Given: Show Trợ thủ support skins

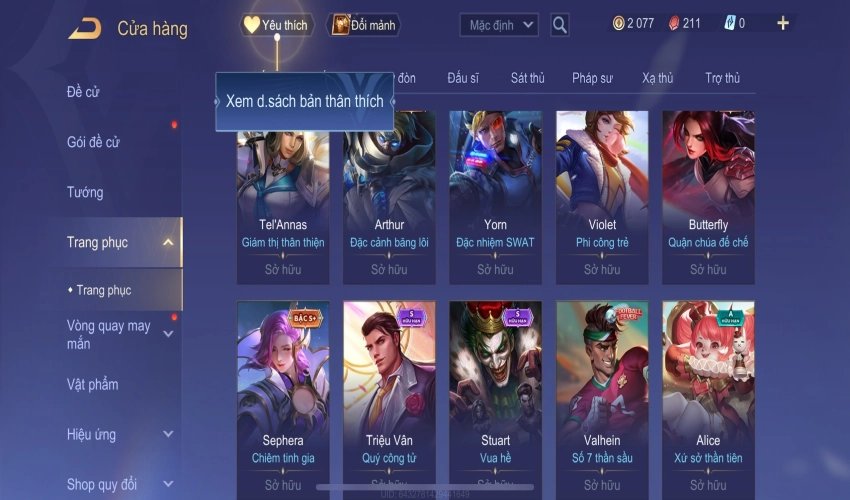Looking at the screenshot, I should click(722, 78).
